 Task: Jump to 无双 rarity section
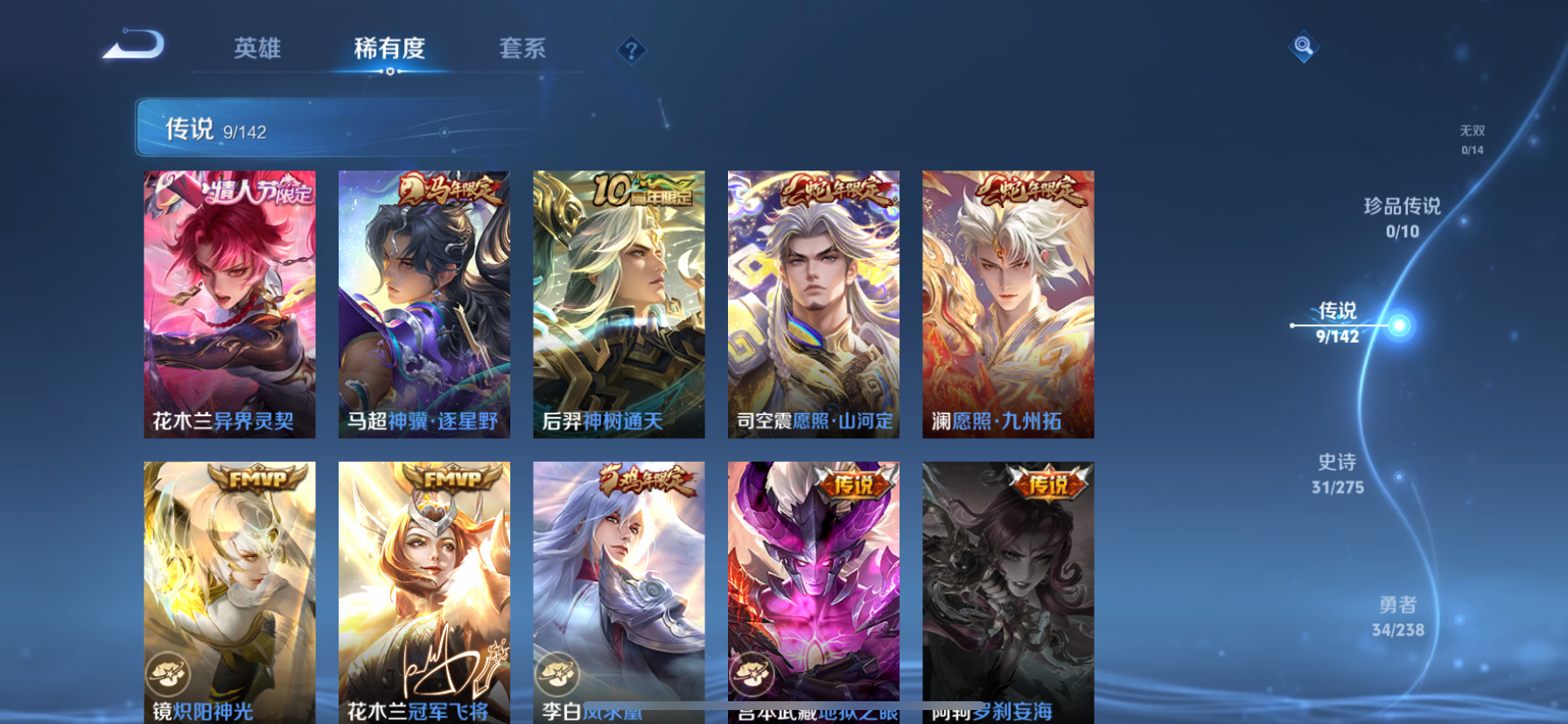1472,139
